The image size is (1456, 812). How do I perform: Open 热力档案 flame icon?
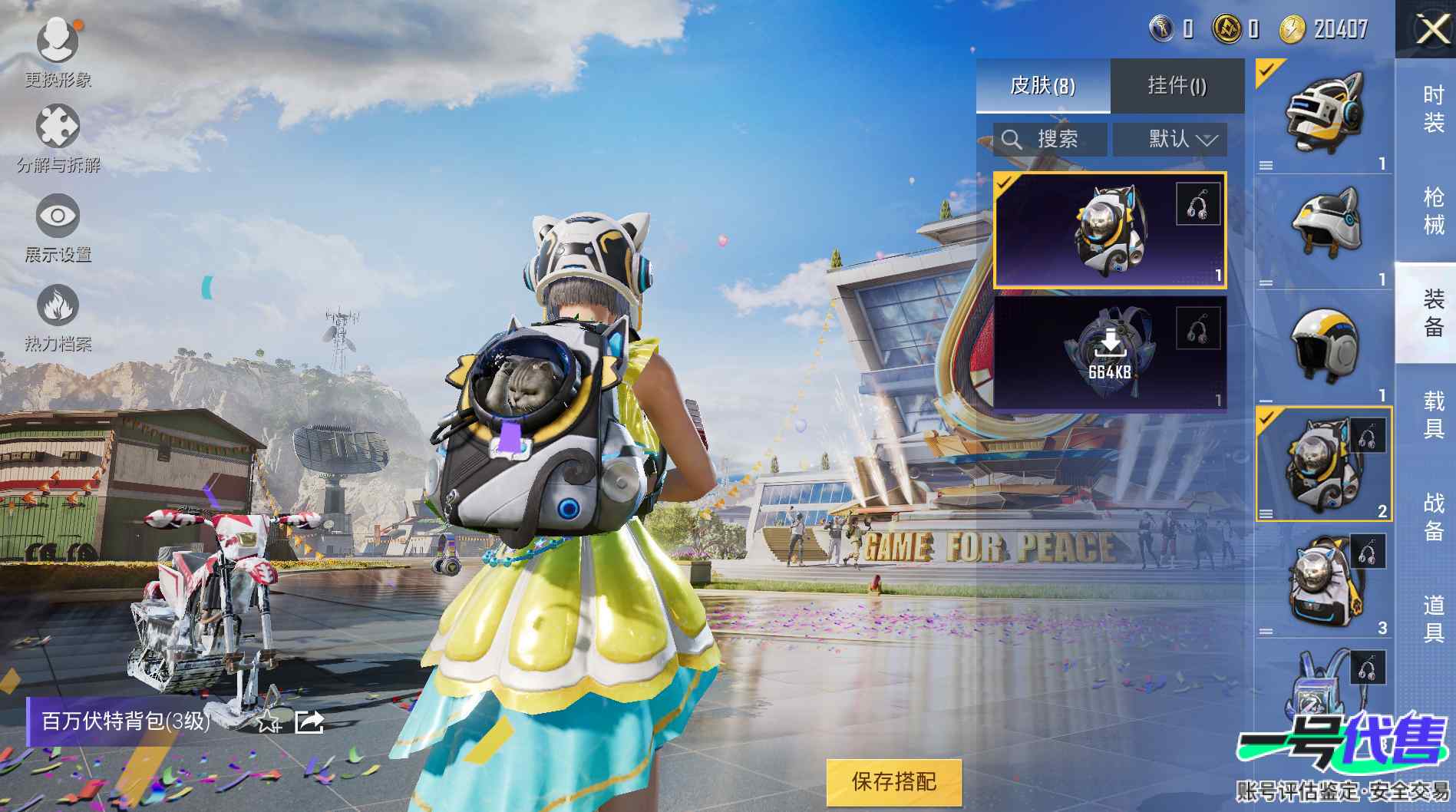[x=58, y=306]
